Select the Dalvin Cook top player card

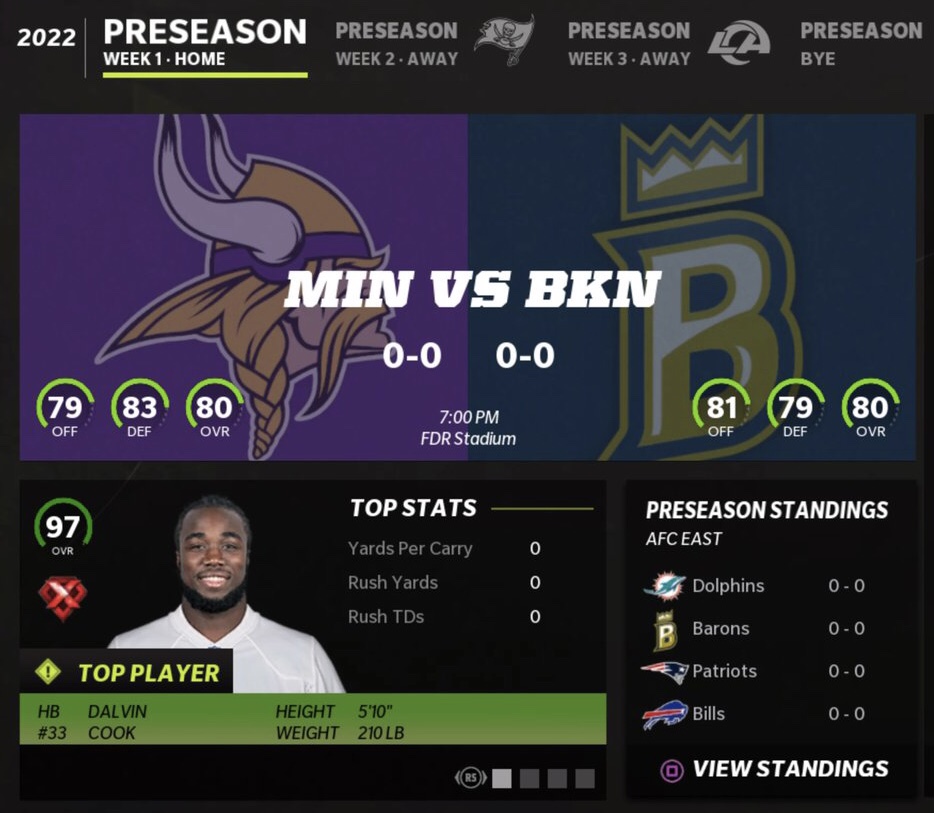(x=312, y=640)
